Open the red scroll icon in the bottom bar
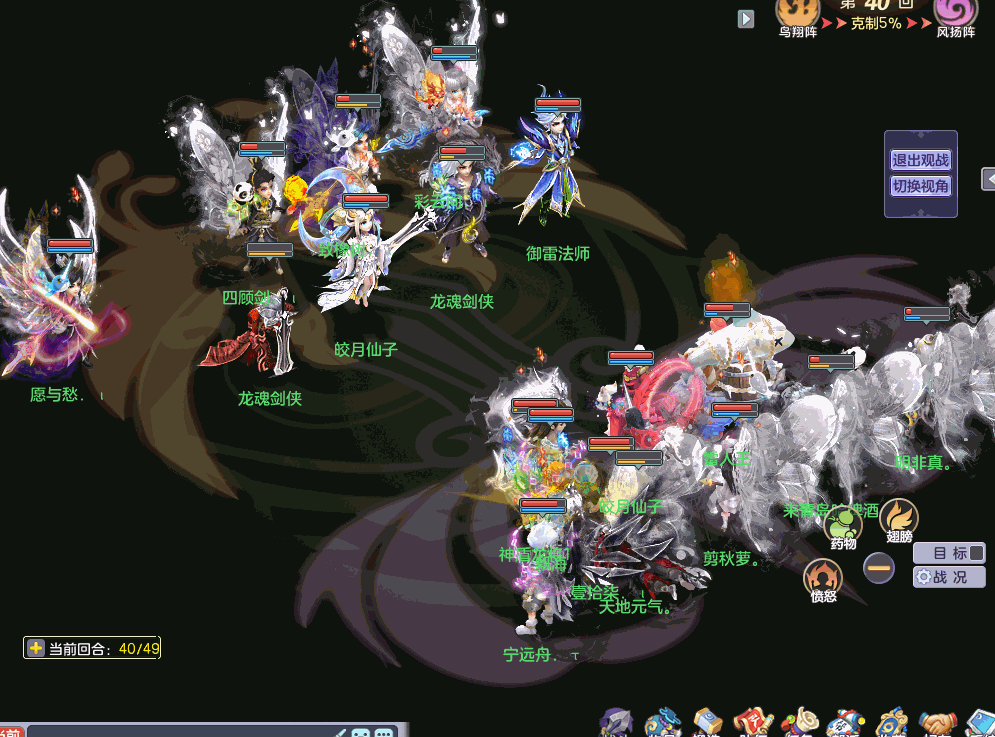 (752, 724)
